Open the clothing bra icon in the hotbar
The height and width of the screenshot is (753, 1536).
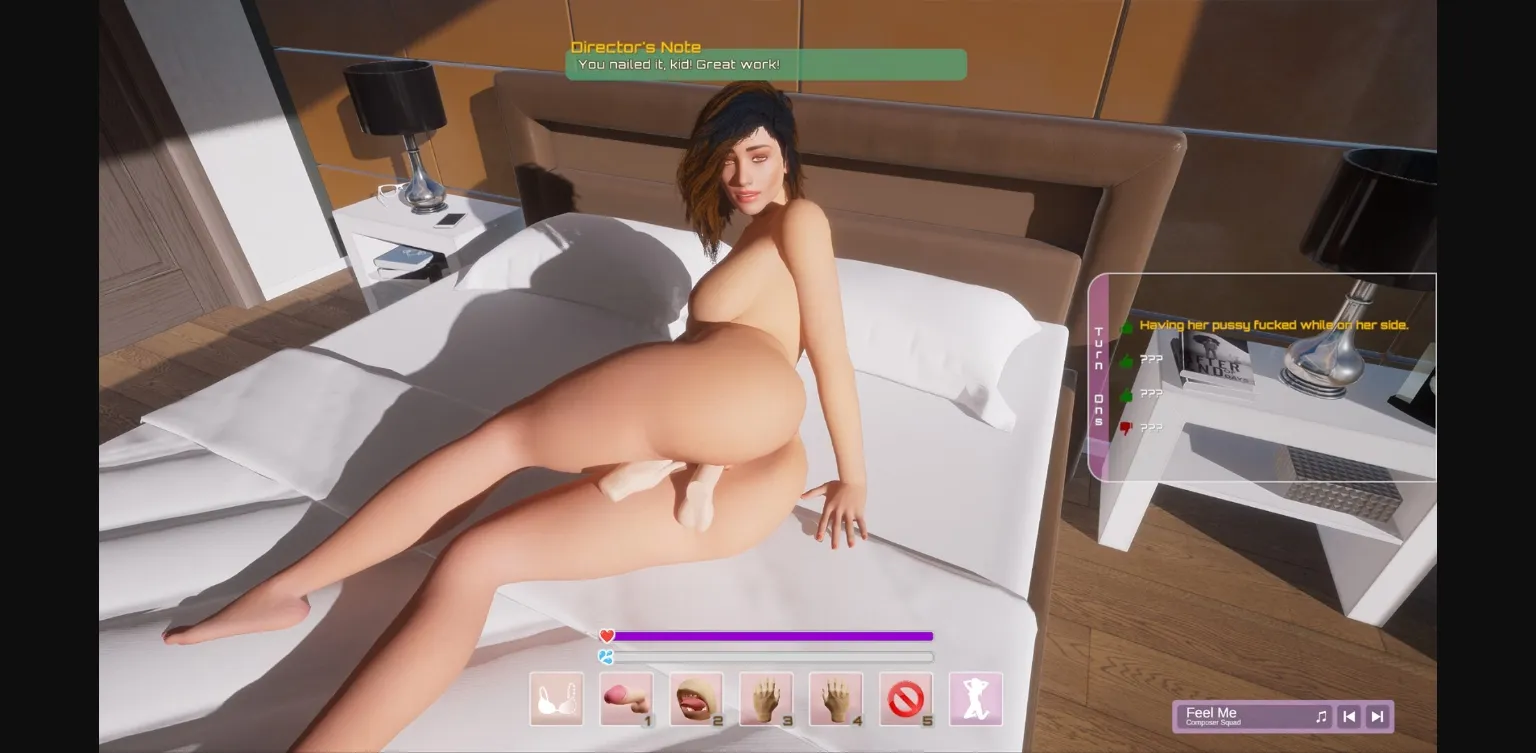click(556, 699)
